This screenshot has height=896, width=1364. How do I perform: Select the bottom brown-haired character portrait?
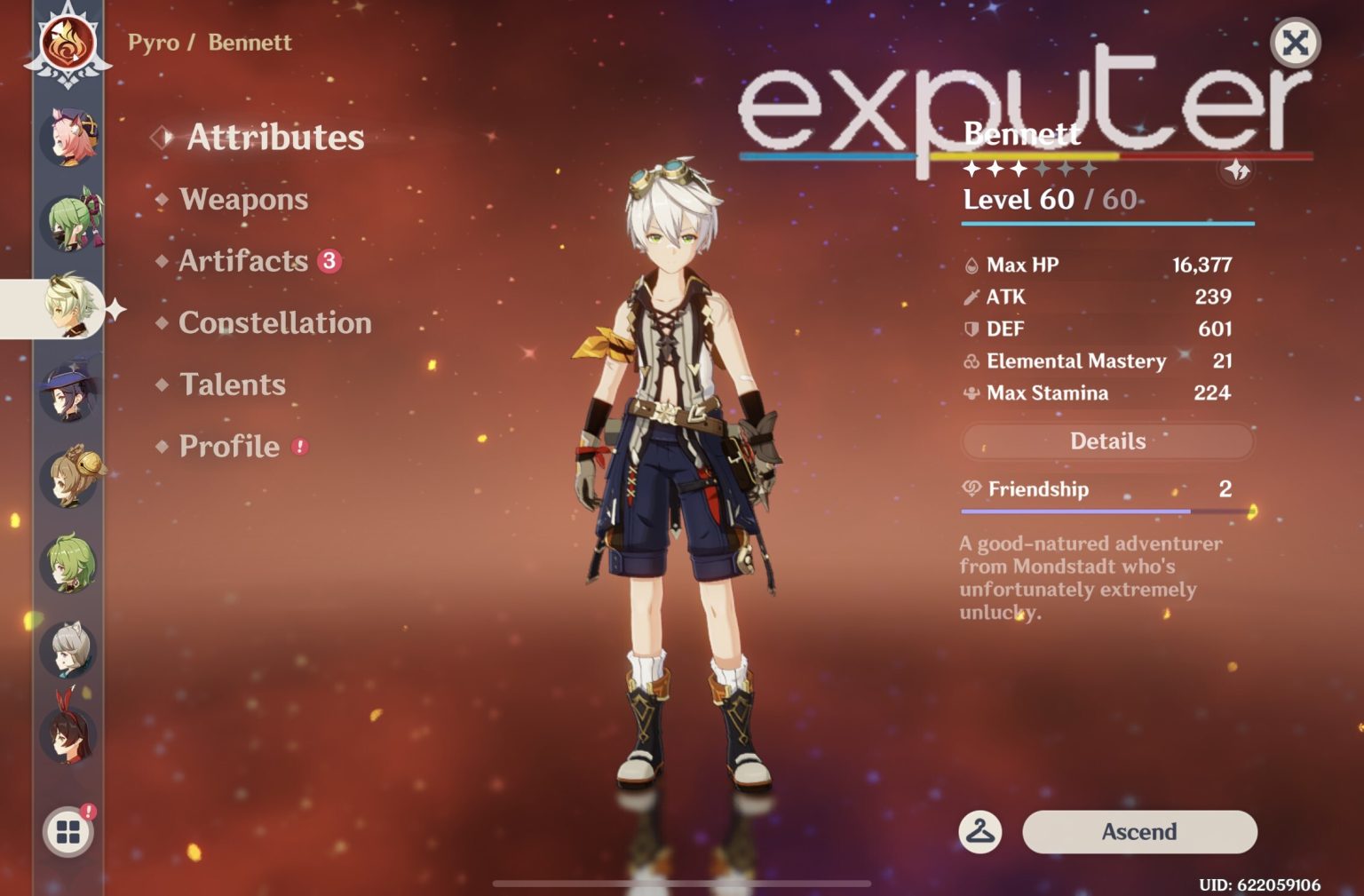coord(67,737)
